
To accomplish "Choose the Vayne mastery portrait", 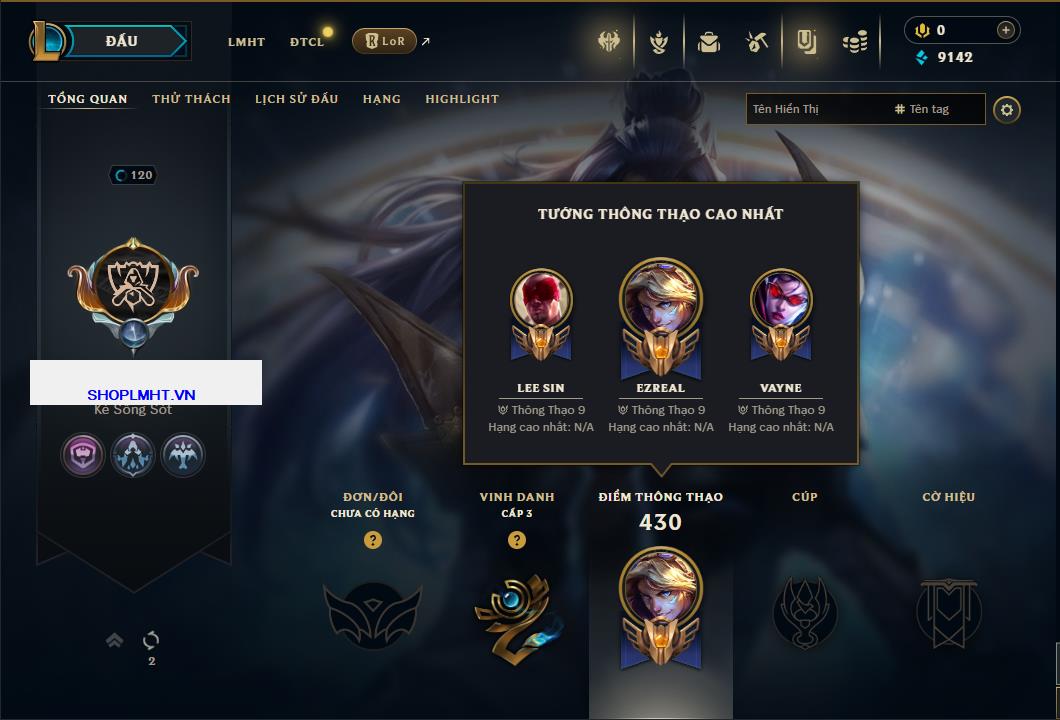I will (781, 300).
